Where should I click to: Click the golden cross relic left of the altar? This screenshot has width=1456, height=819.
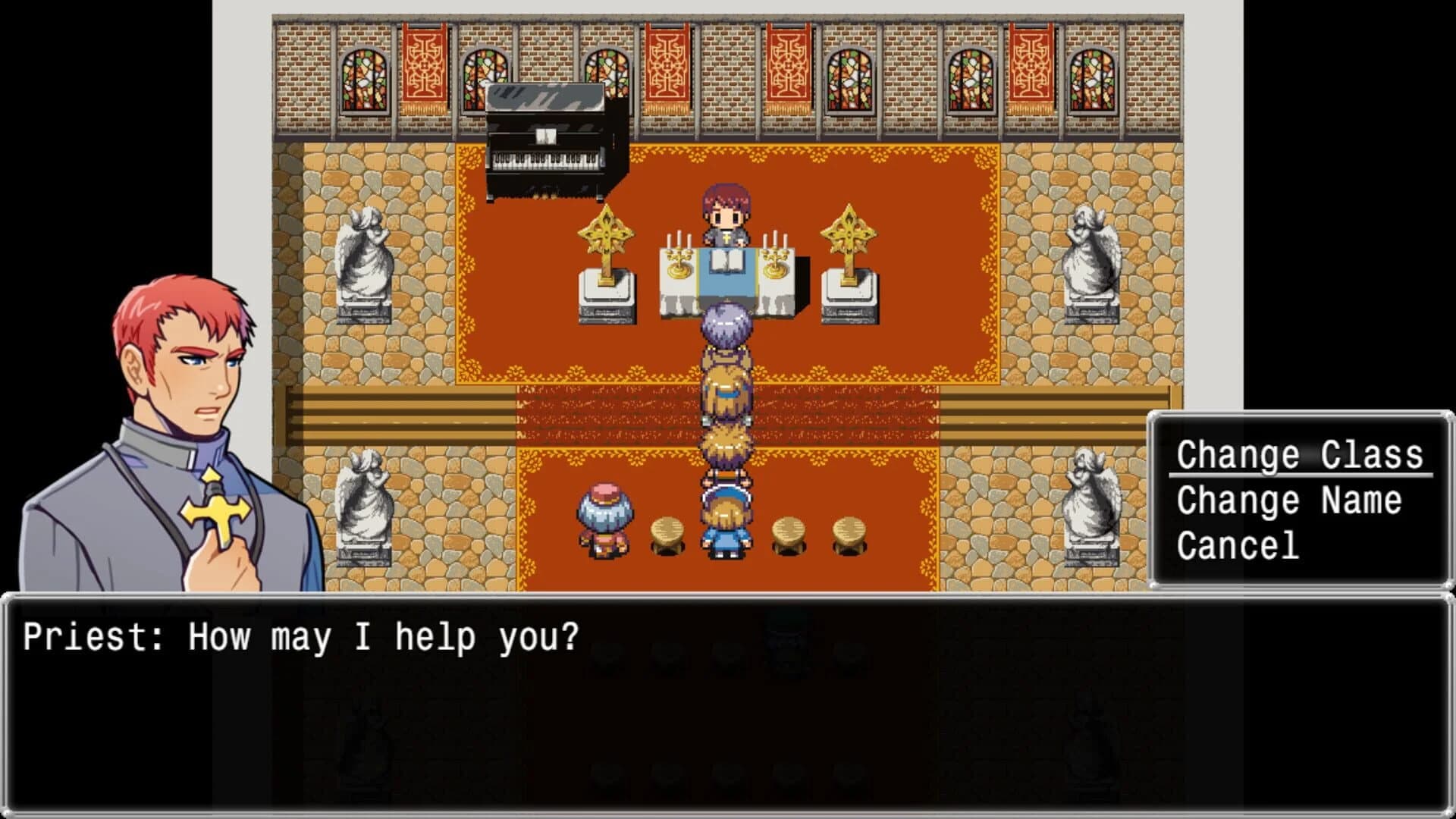coord(607,235)
